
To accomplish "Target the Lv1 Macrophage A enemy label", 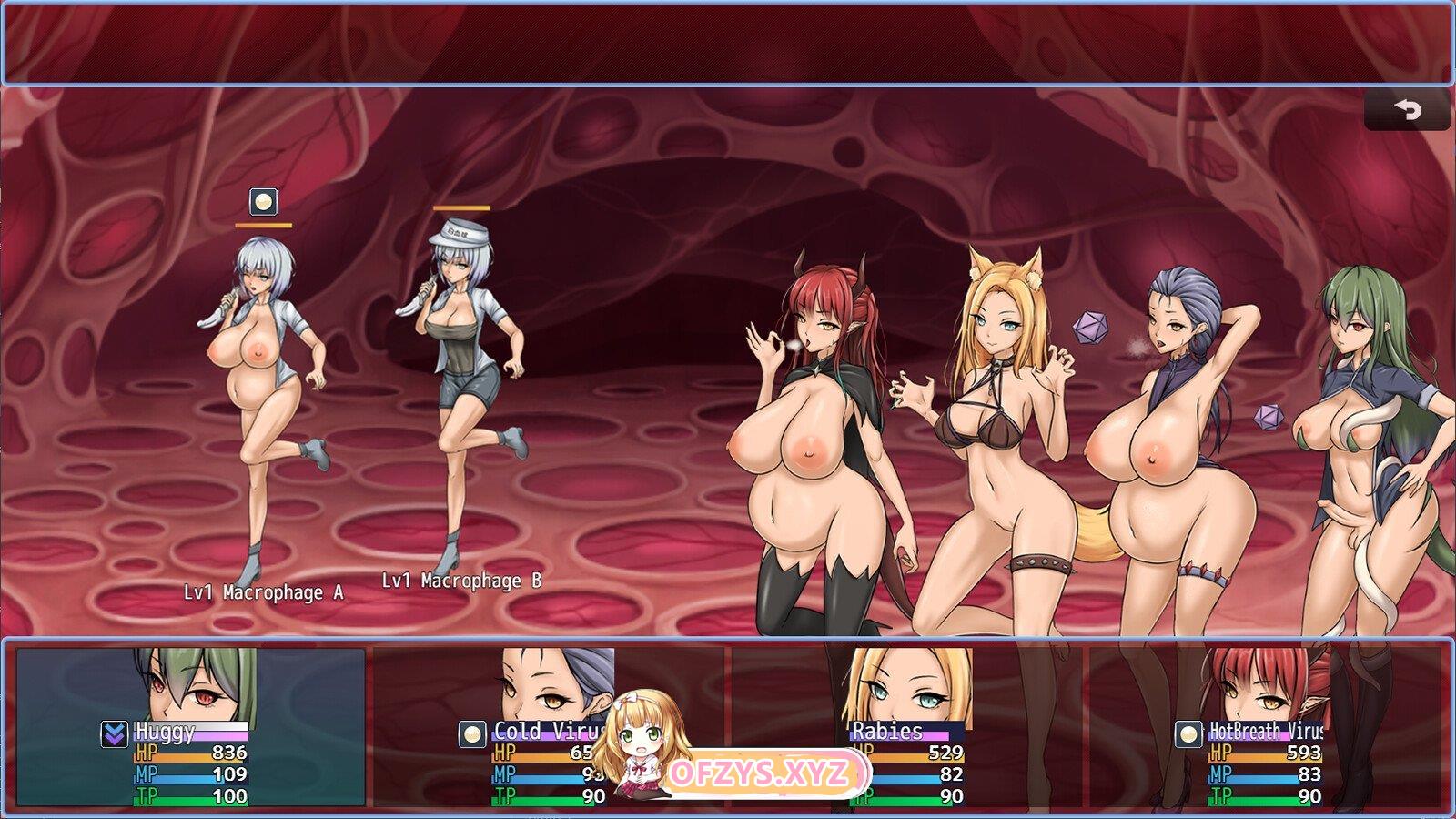I will 264,592.
